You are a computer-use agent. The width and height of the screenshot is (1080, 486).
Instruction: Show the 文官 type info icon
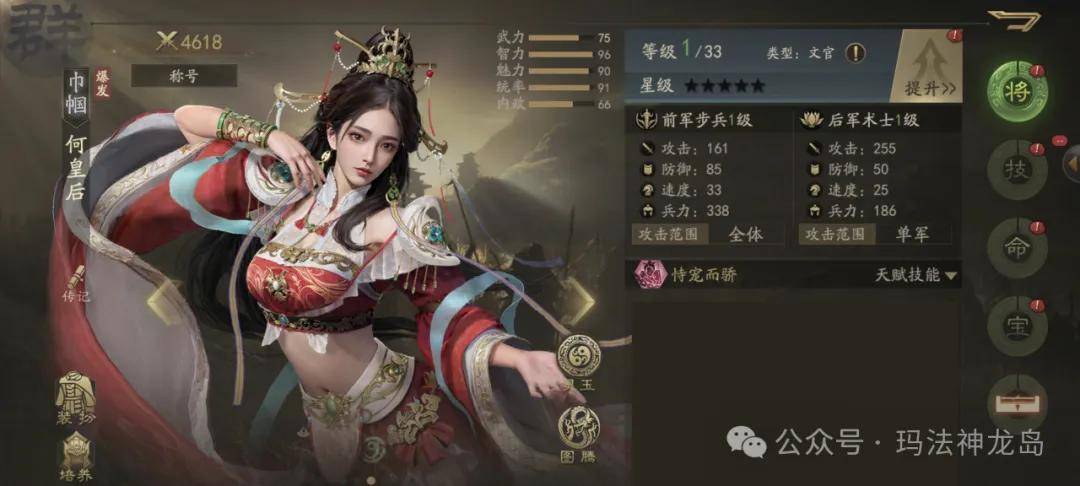pyautogui.click(x=857, y=52)
